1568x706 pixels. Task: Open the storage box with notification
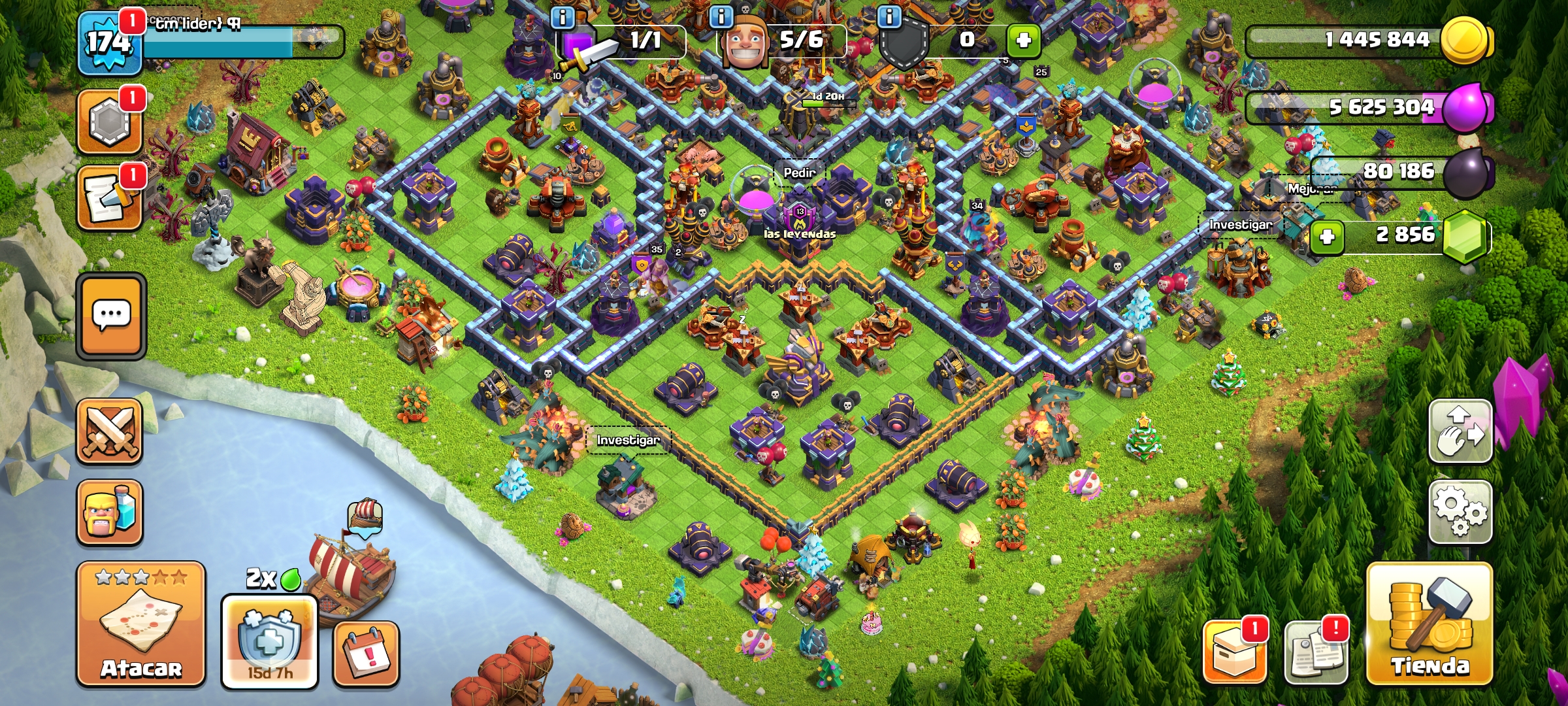pos(1233,652)
